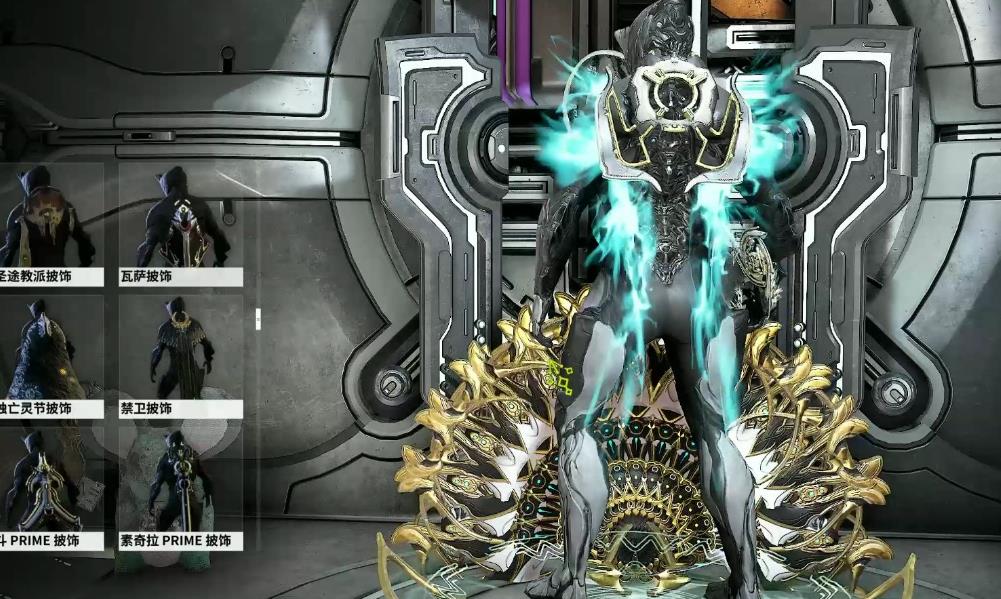1001x599 pixels.
Task: Select the 素奇拉 PRIME 披饰 tile
Action: [x=180, y=488]
